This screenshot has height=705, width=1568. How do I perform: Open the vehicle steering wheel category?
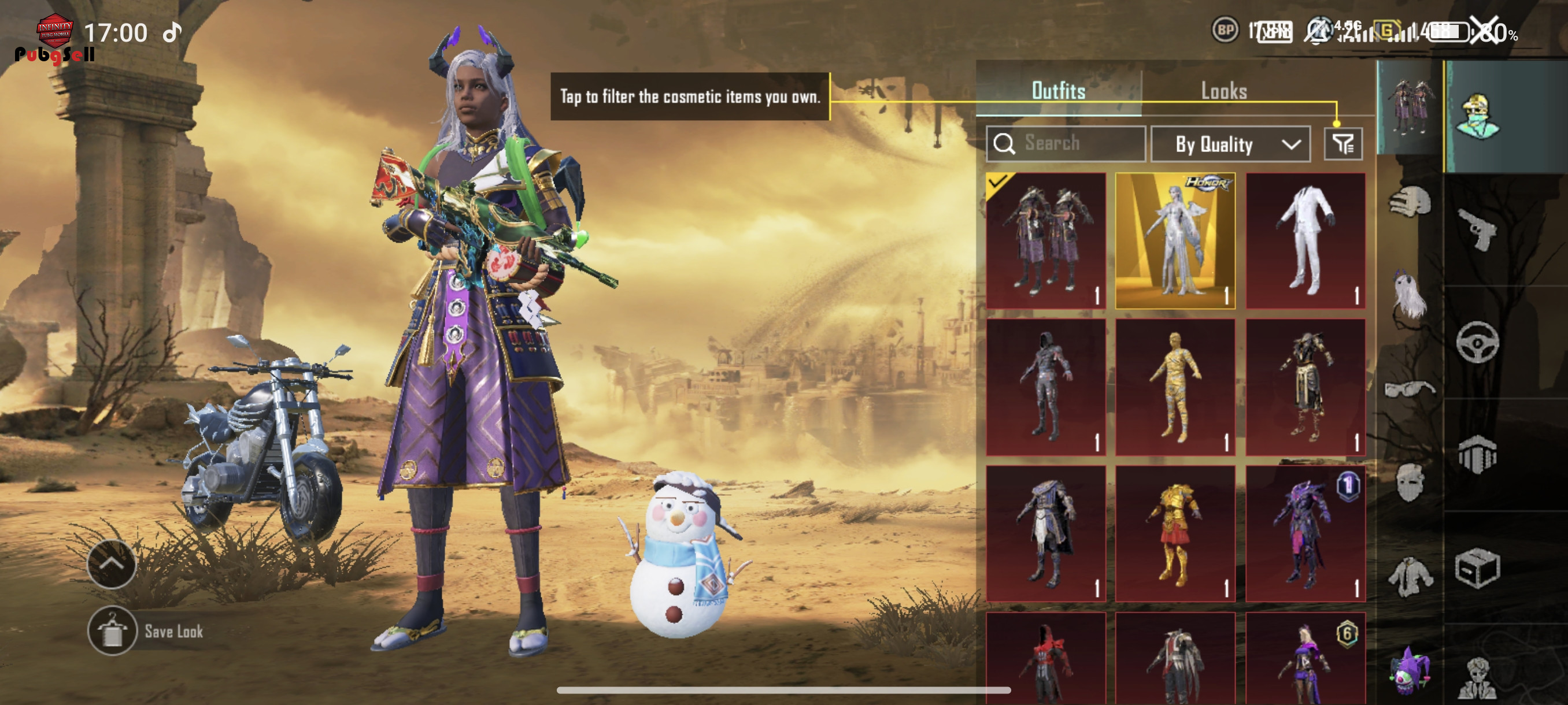click(x=1477, y=343)
